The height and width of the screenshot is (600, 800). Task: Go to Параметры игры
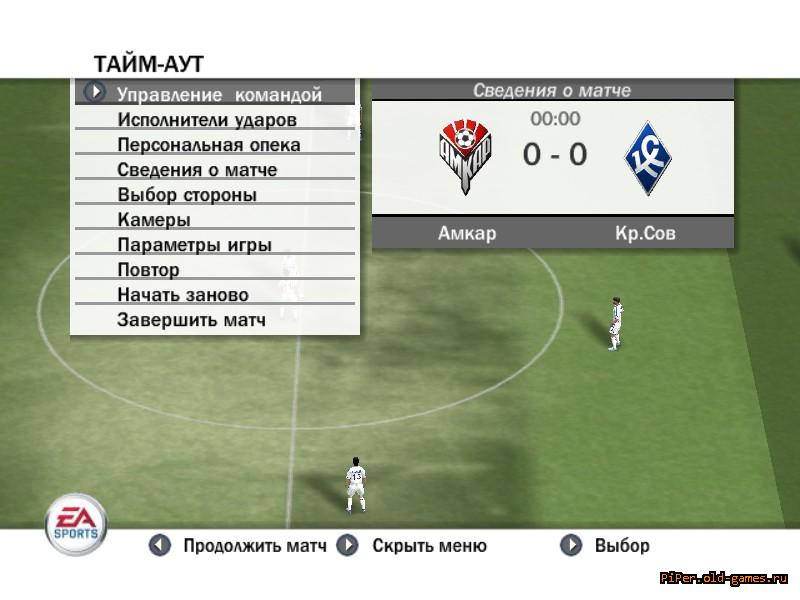pyautogui.click(x=194, y=245)
